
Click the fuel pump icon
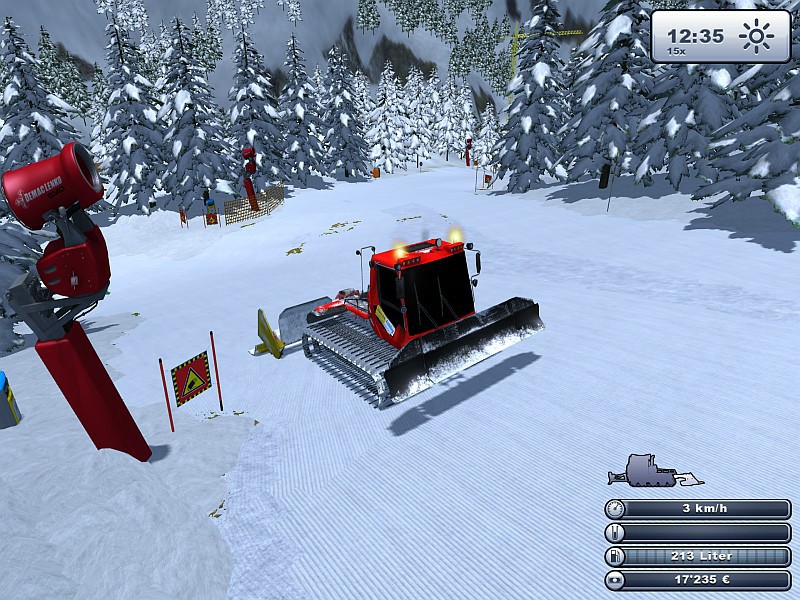coord(616,557)
